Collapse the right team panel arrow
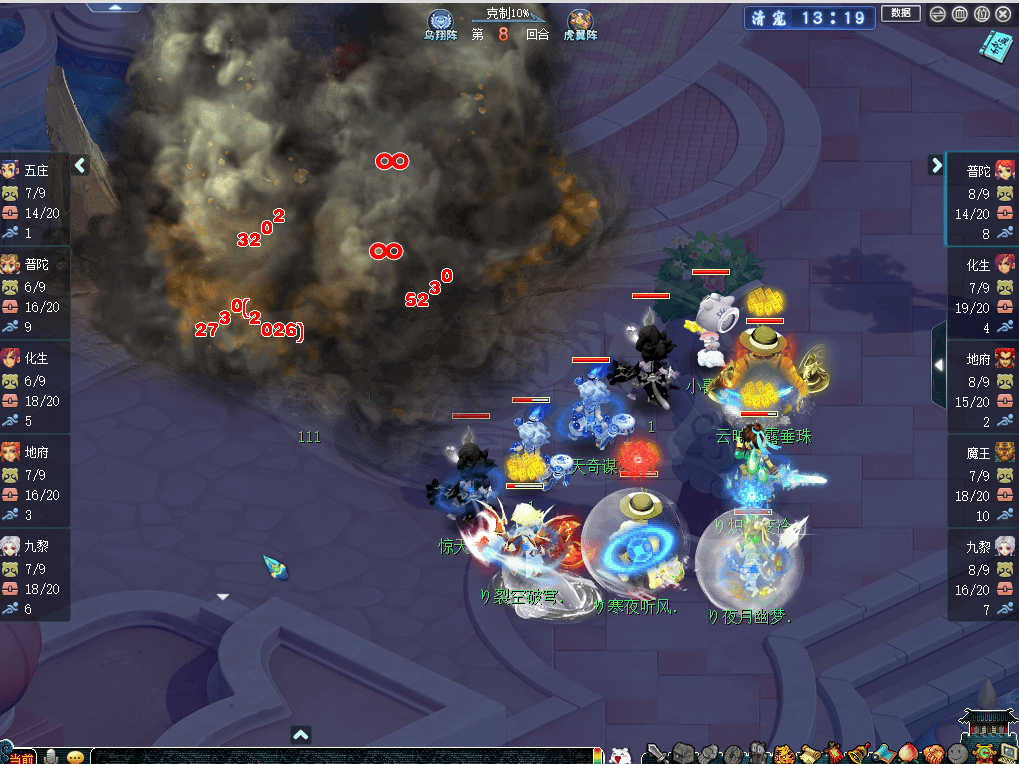 (937, 165)
